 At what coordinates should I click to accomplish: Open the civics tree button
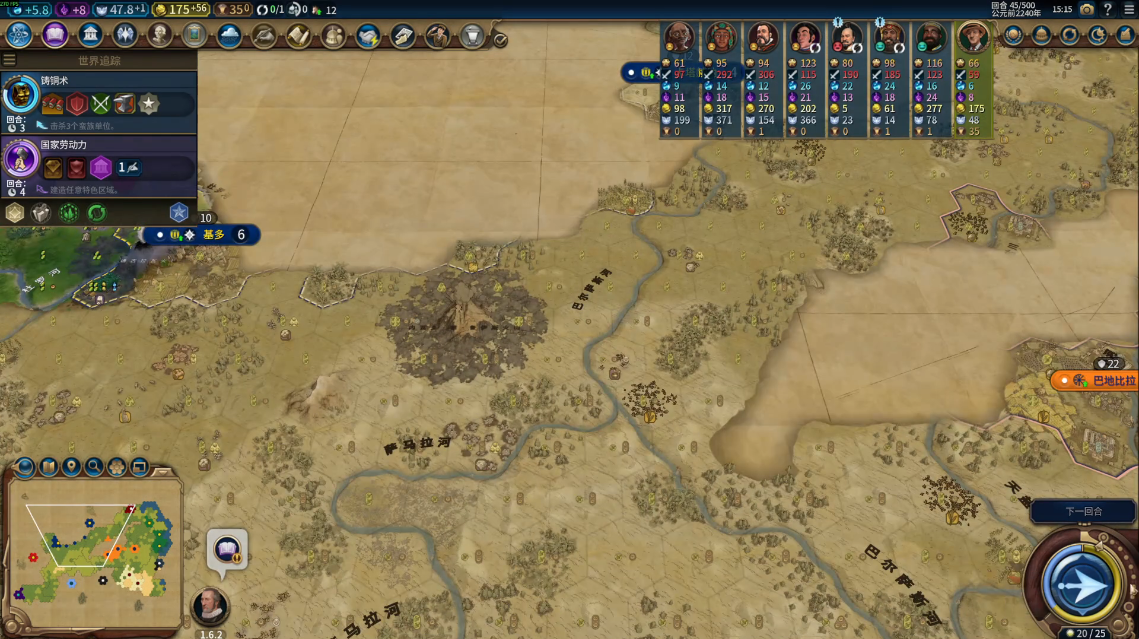55,35
